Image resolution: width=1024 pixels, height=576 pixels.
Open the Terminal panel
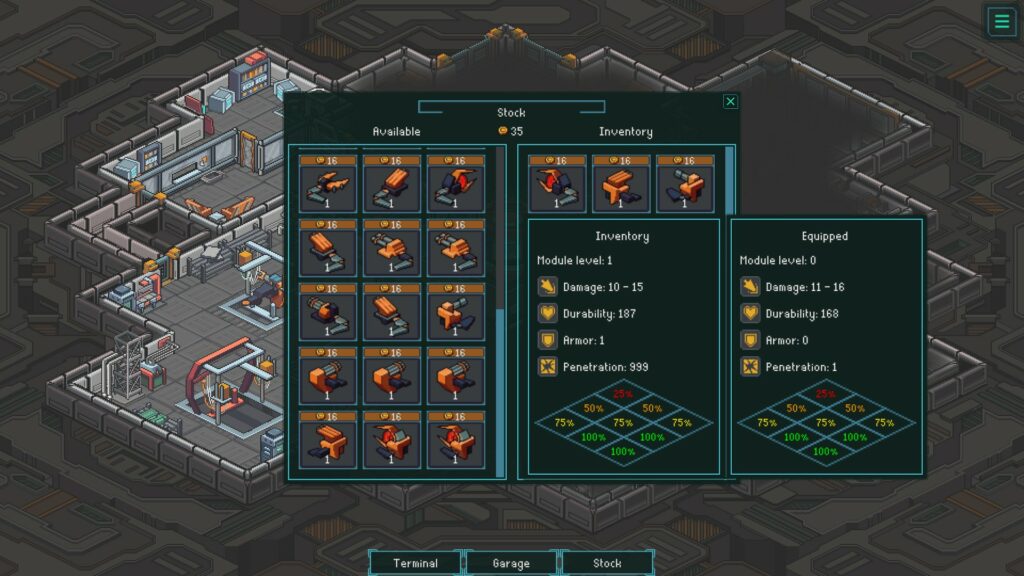(x=415, y=563)
